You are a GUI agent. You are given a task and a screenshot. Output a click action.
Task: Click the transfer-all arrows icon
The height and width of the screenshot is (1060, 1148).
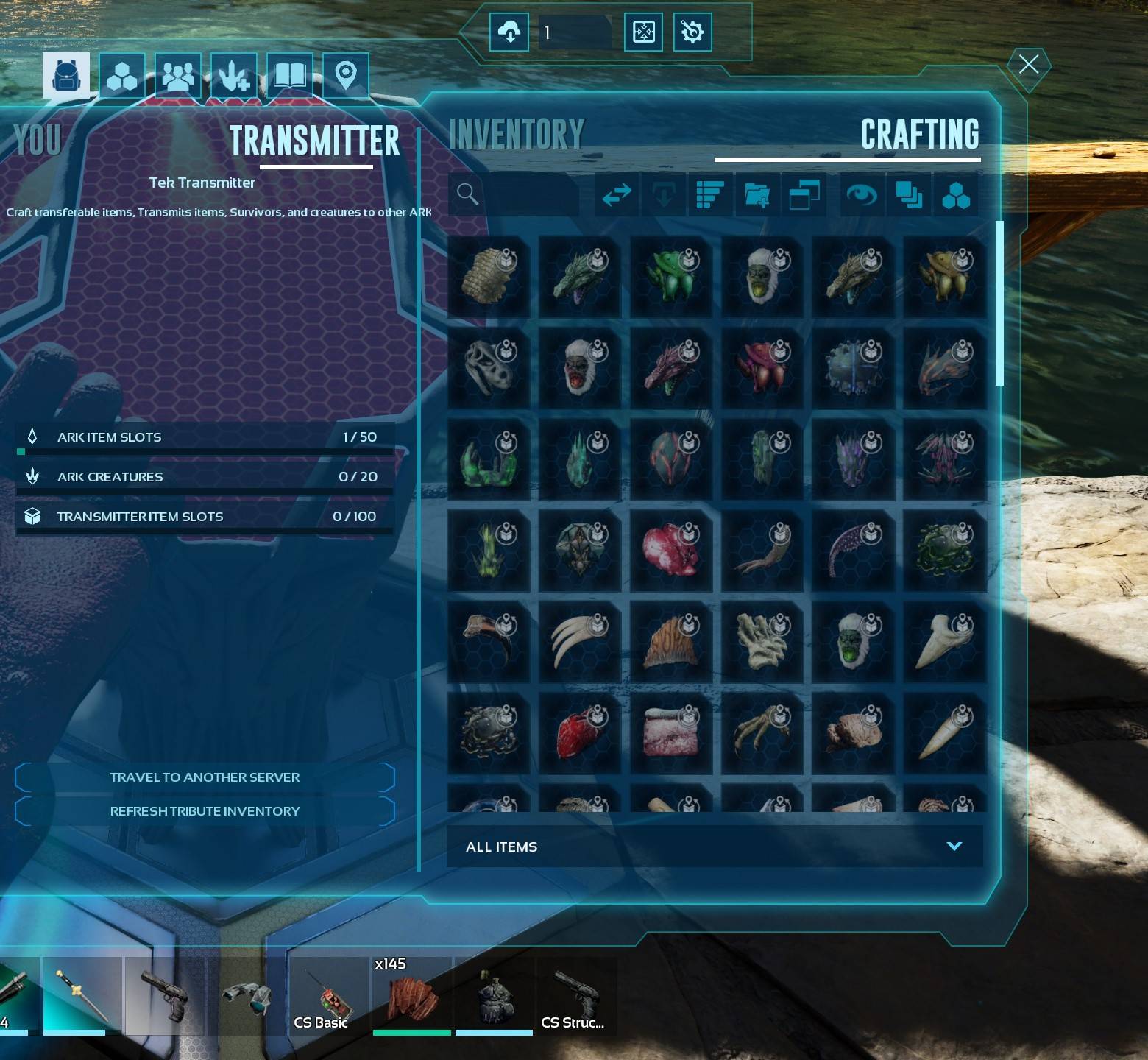pyautogui.click(x=616, y=195)
